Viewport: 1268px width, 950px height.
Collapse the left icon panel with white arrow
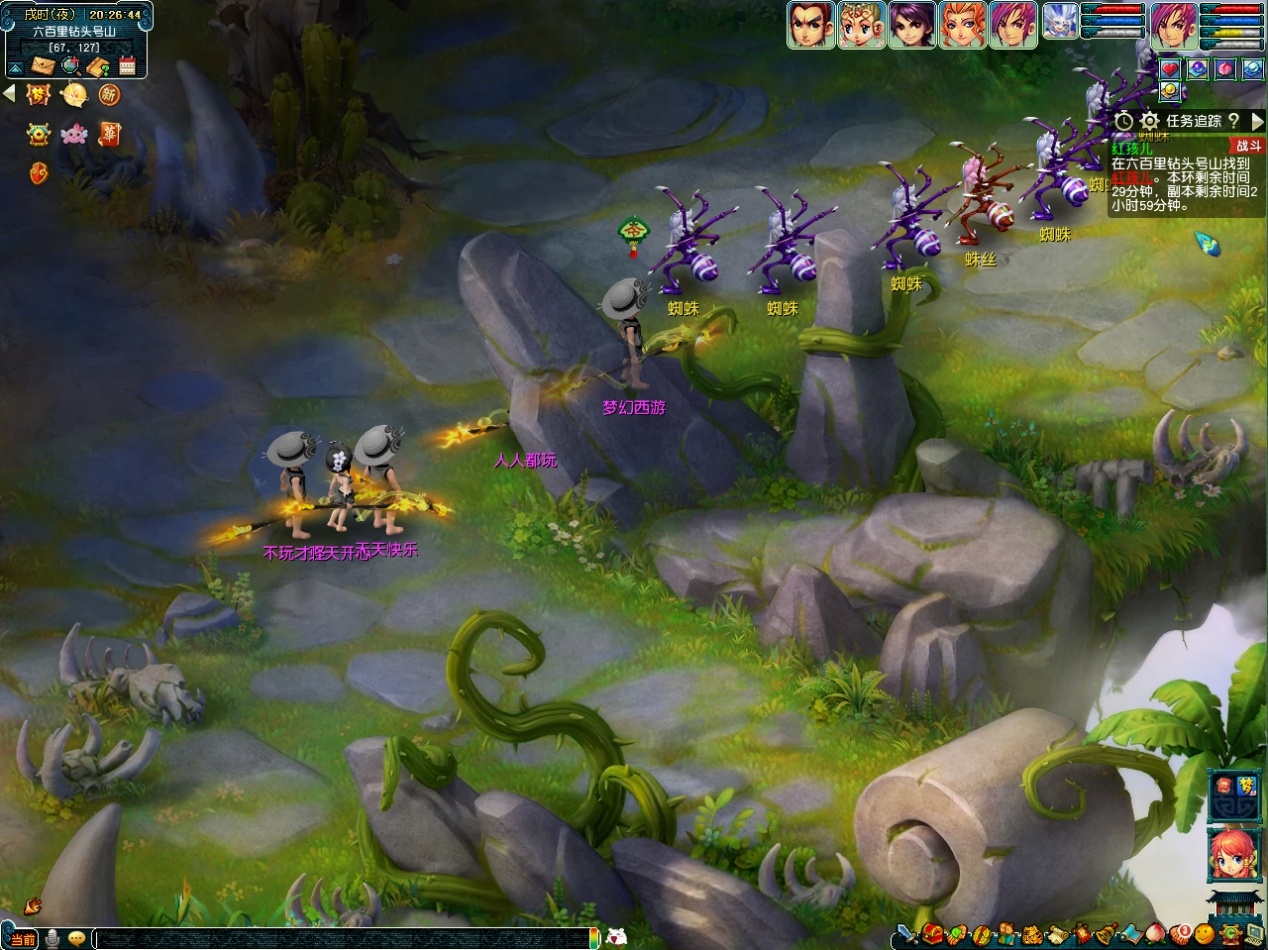coord(9,93)
